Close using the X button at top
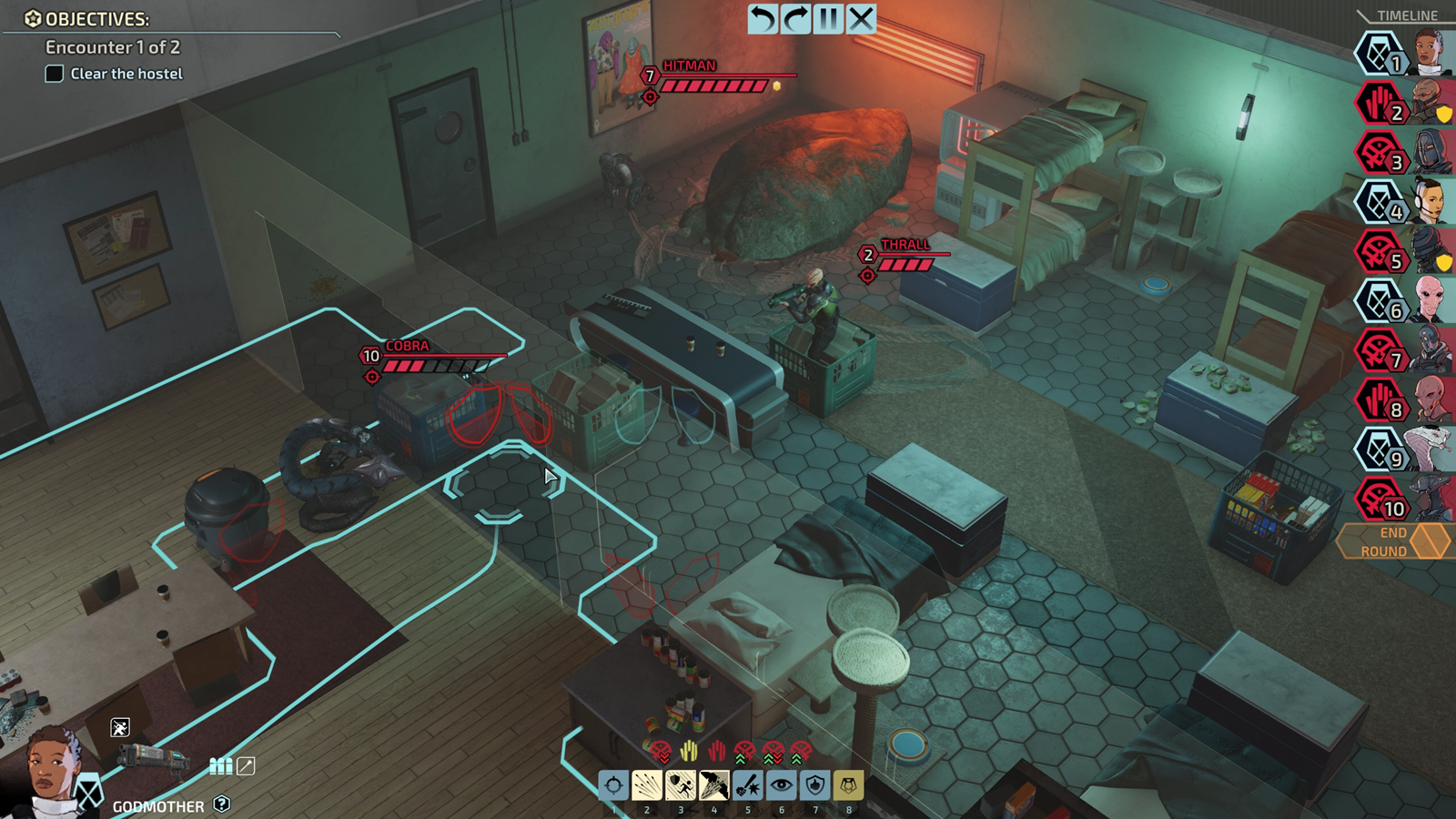Screen dimensions: 1456x819 click(x=861, y=19)
